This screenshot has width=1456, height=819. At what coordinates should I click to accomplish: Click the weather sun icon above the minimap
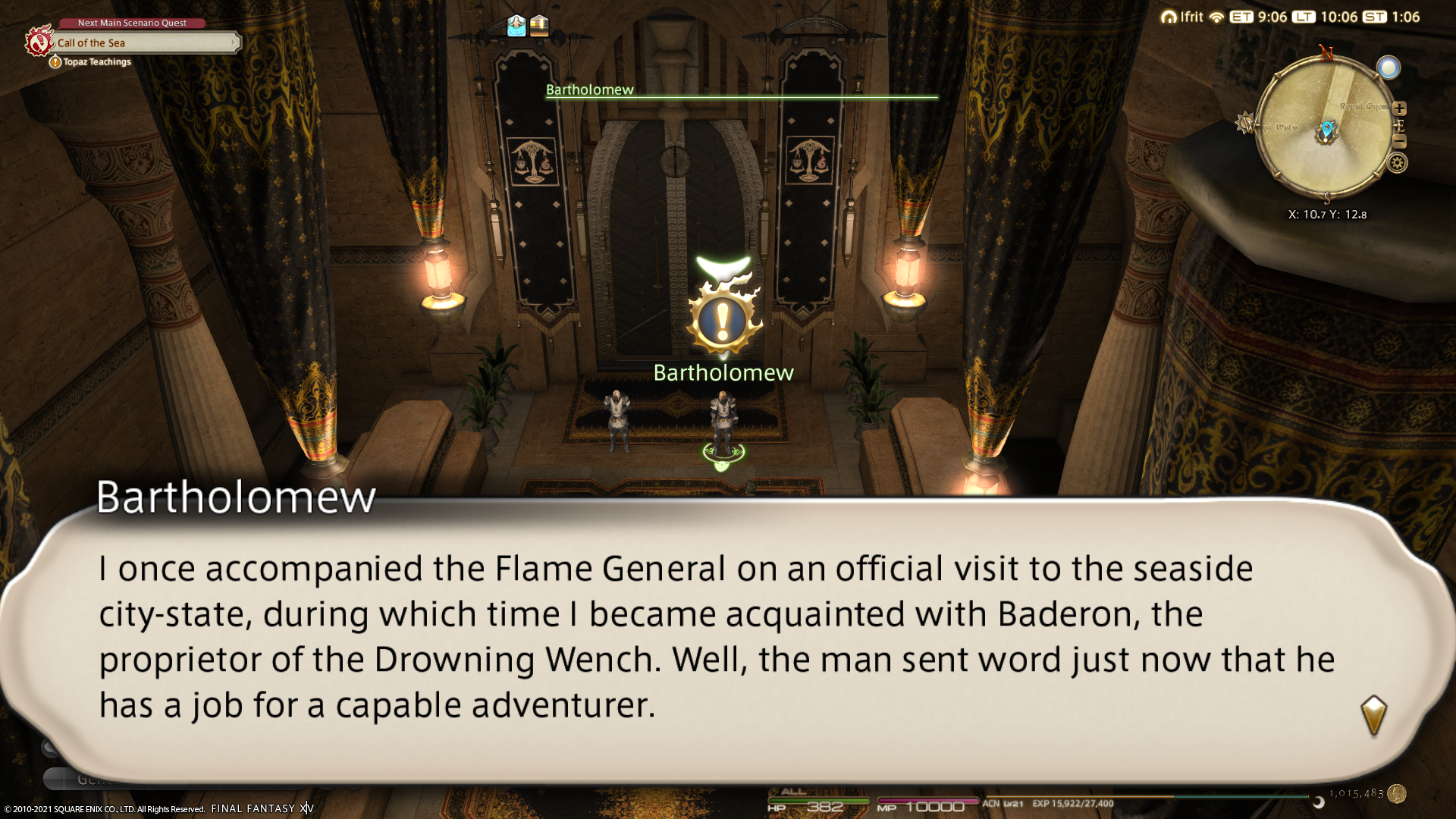pyautogui.click(x=1389, y=68)
